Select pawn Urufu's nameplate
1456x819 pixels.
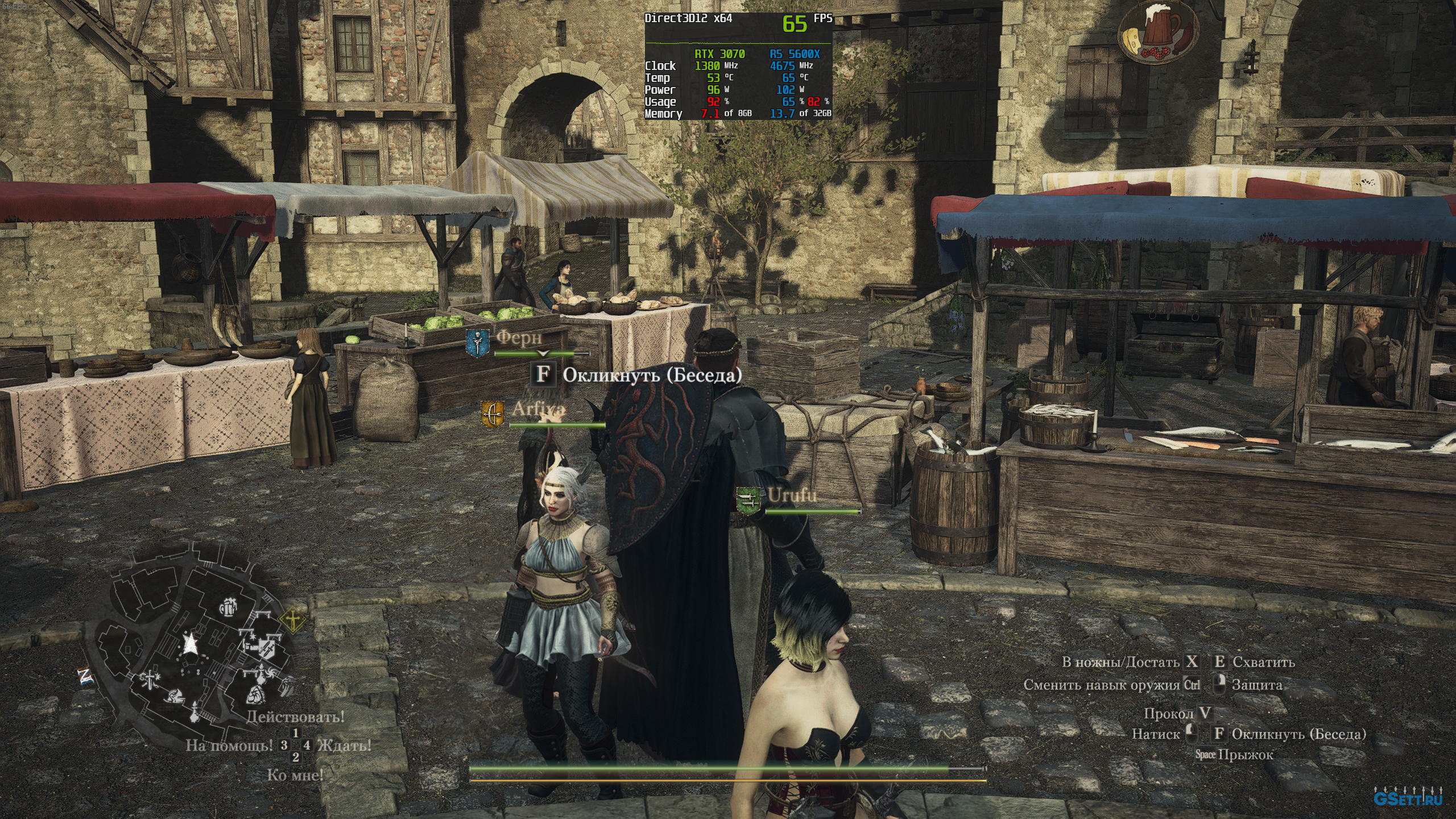[792, 495]
